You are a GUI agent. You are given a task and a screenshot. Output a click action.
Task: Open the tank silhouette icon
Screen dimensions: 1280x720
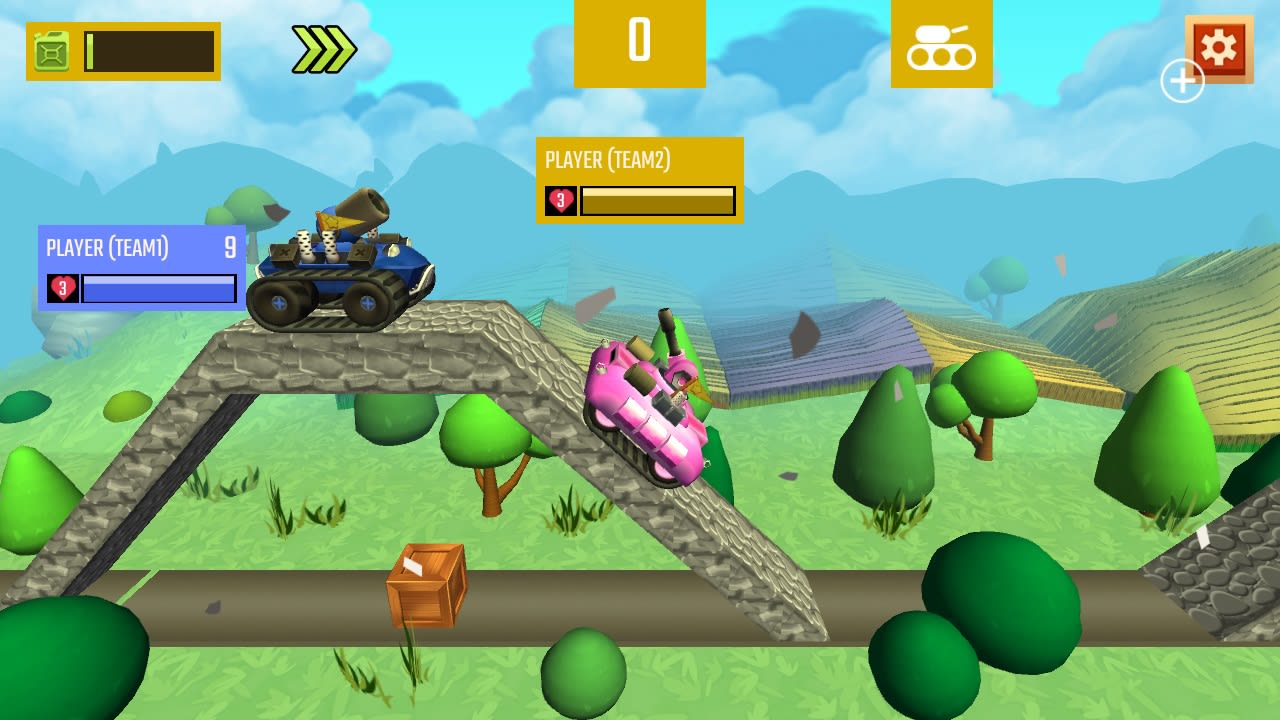tap(941, 45)
